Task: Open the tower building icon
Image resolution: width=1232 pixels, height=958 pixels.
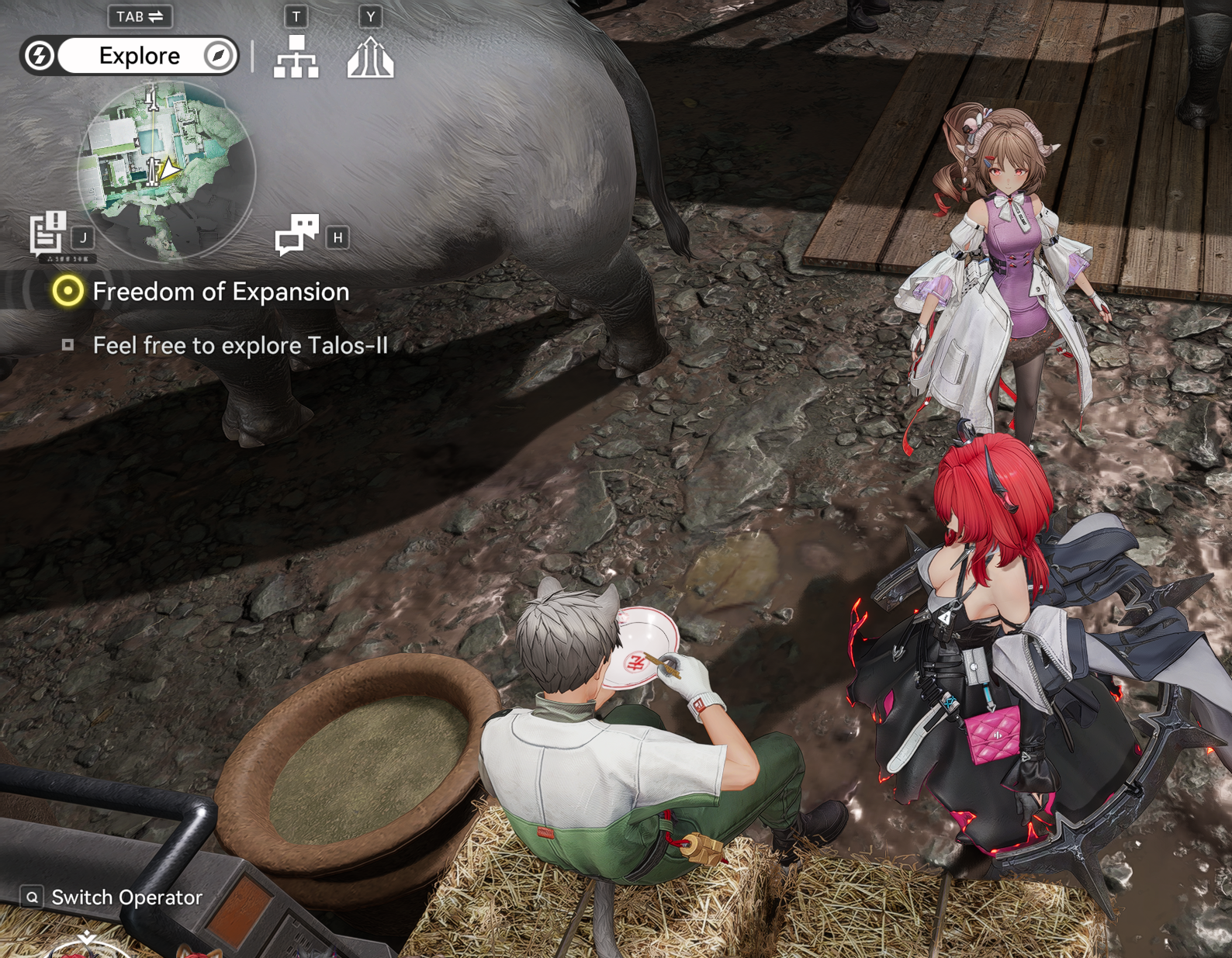Action: (x=370, y=57)
